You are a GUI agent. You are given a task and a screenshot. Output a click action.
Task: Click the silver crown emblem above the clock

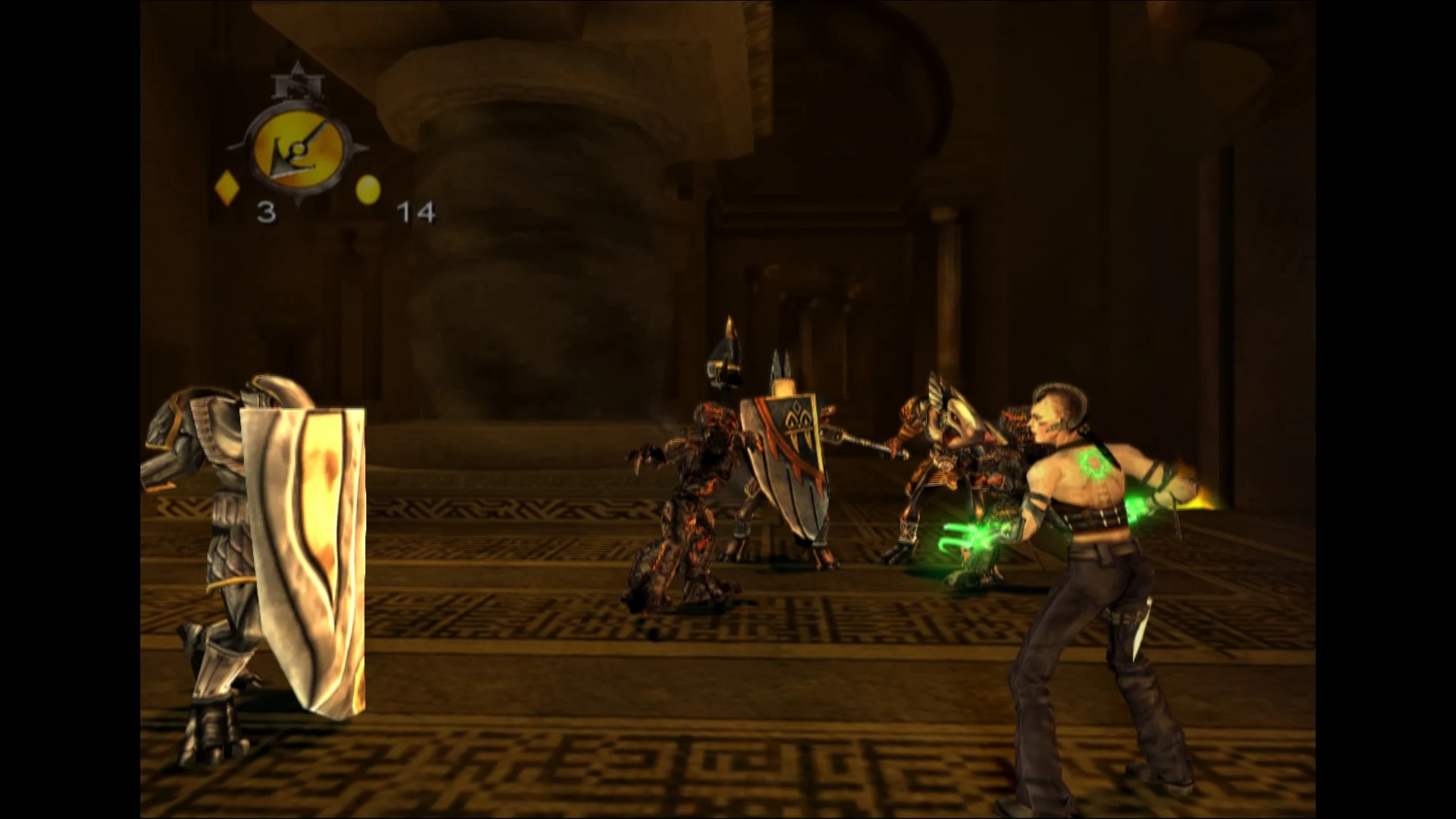tap(298, 85)
